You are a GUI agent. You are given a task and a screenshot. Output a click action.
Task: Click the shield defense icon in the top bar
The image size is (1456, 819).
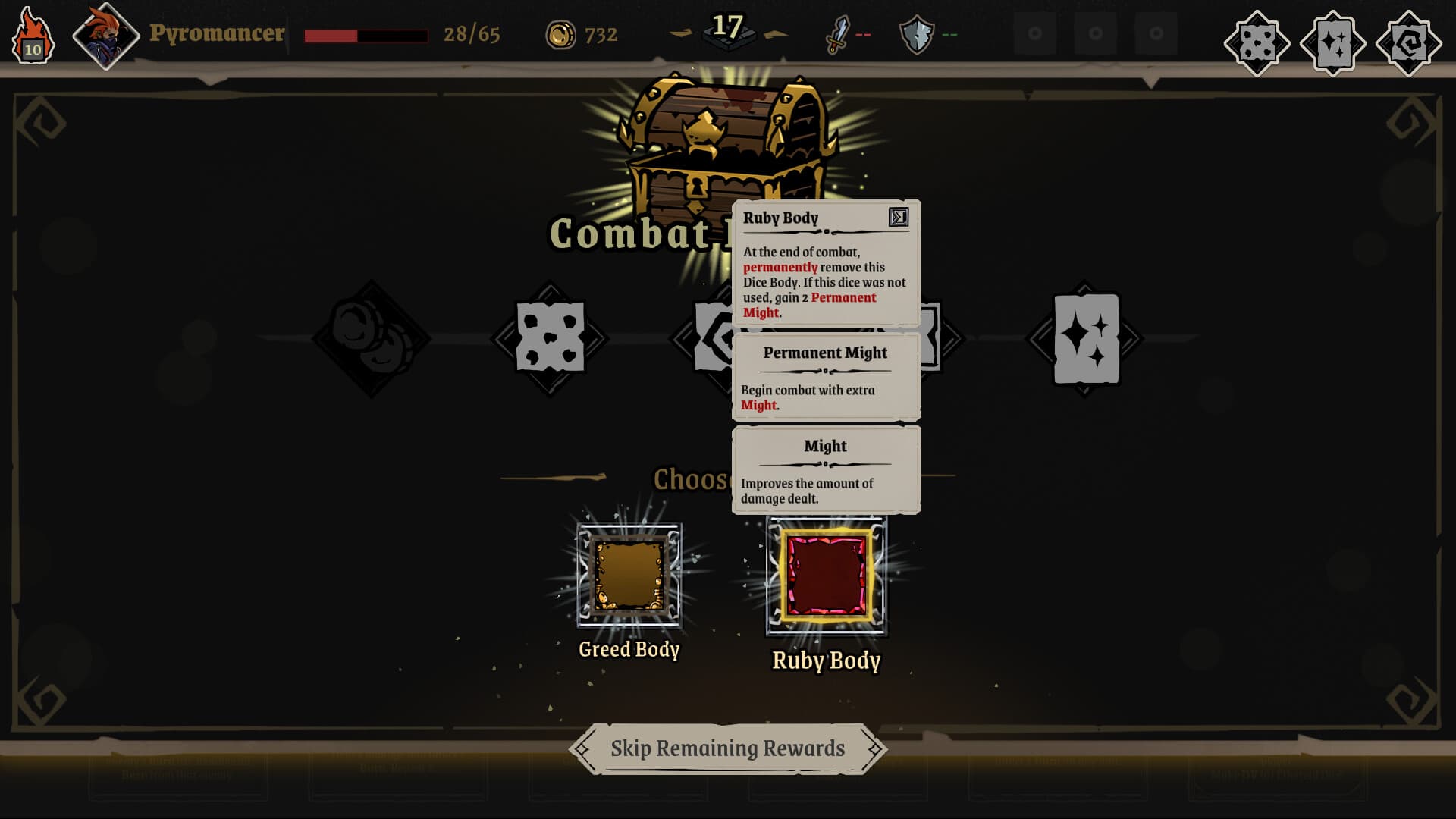click(918, 33)
